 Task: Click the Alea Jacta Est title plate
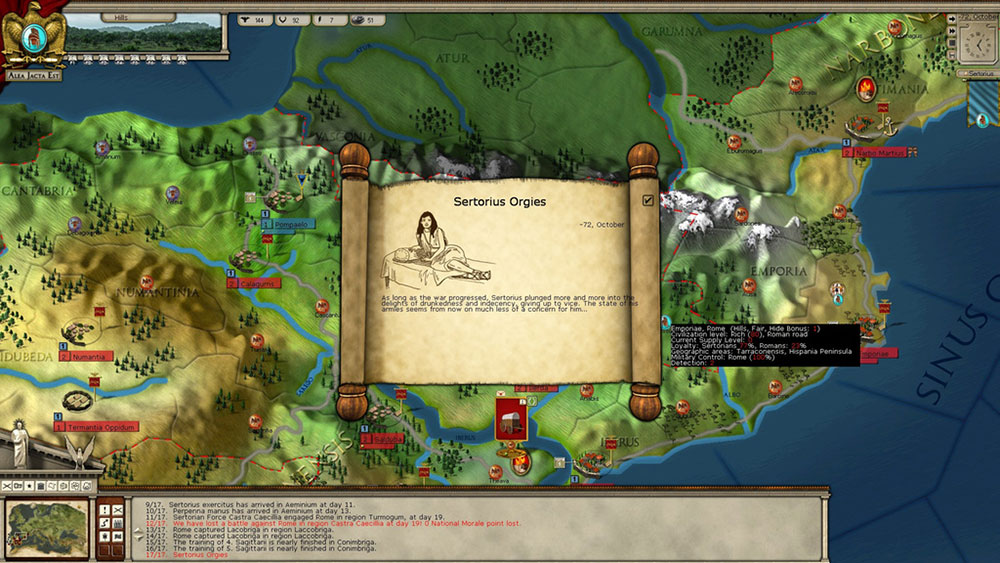click(x=33, y=75)
